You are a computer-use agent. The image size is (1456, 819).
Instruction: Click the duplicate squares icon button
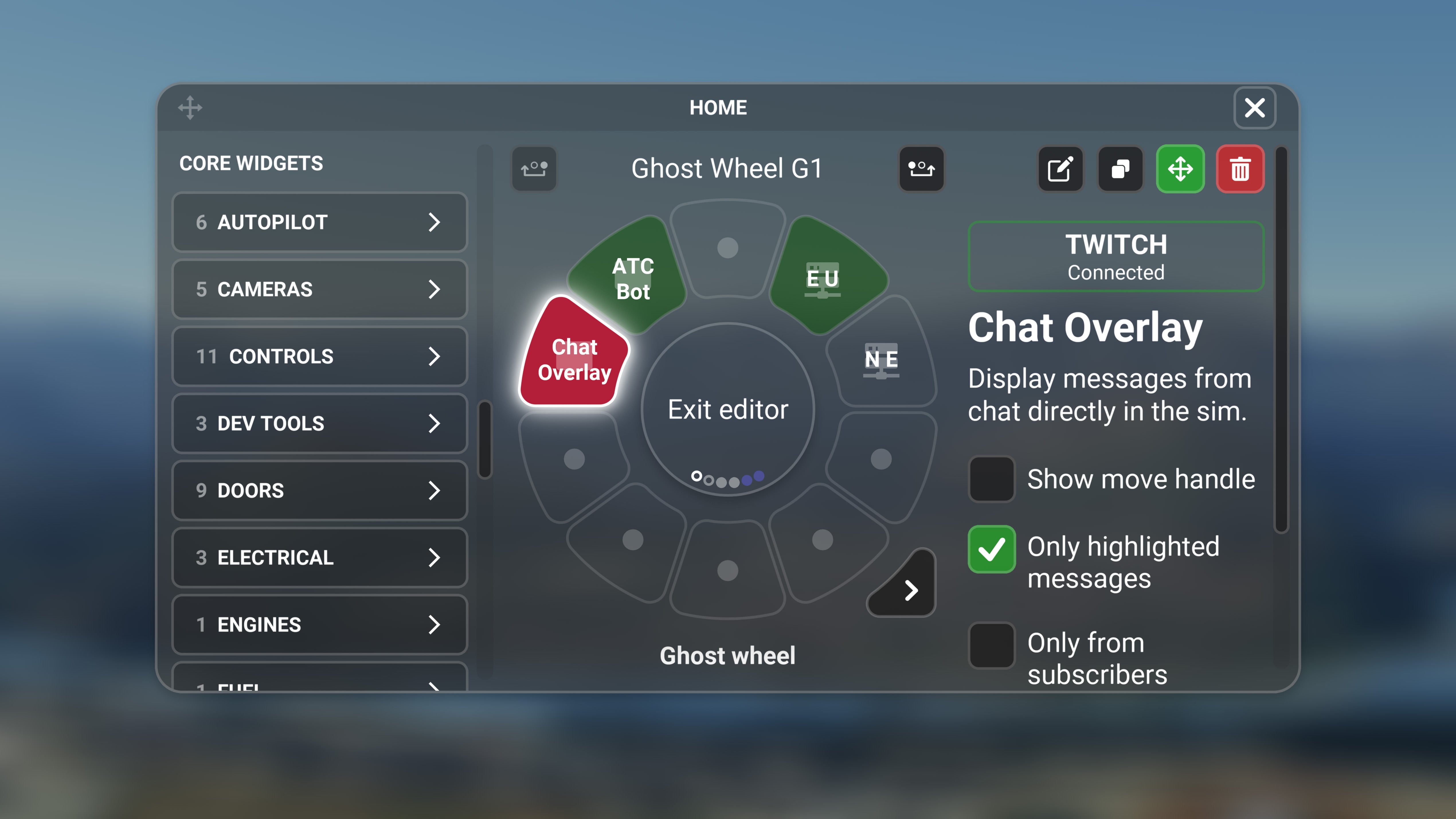pos(1120,169)
